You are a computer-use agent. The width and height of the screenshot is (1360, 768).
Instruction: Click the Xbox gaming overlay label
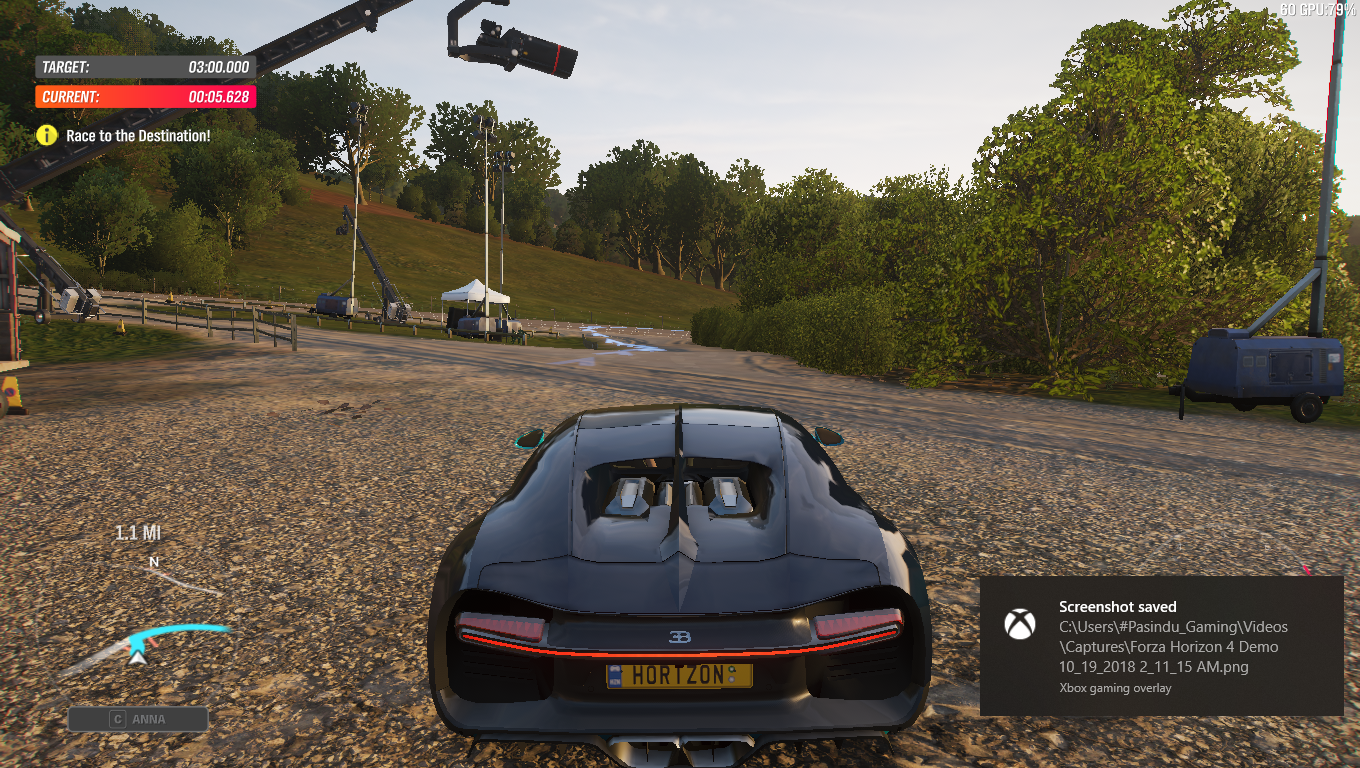click(x=1115, y=687)
